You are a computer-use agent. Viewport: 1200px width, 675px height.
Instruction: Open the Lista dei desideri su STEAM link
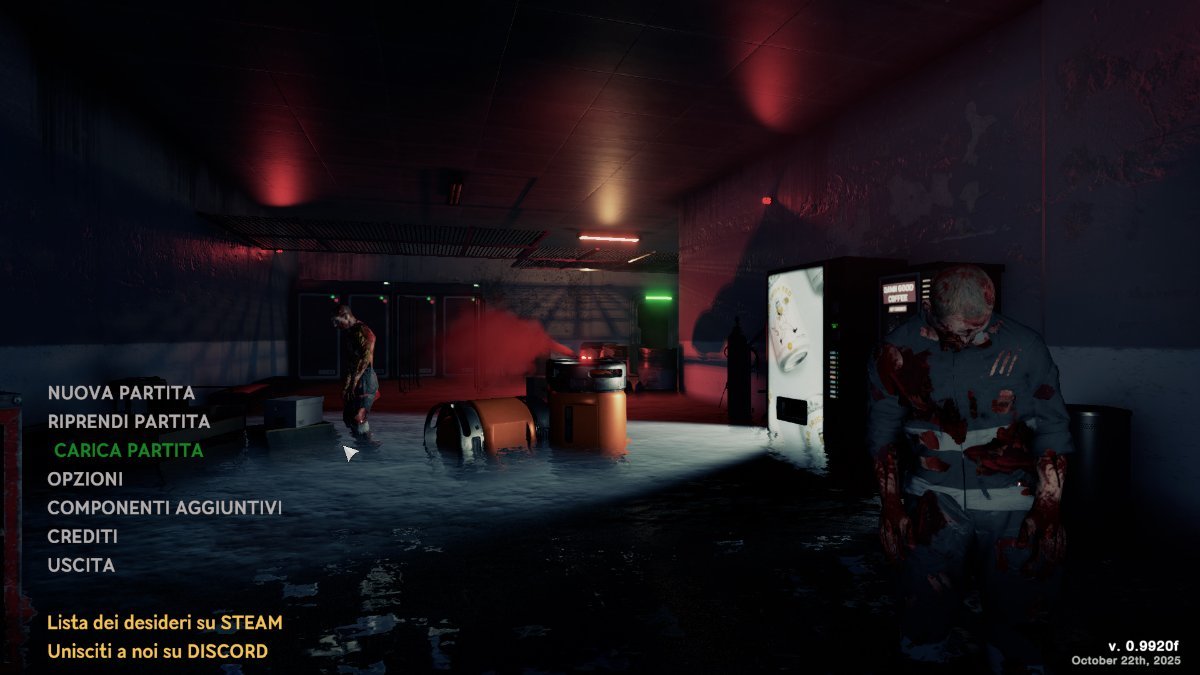click(x=164, y=623)
